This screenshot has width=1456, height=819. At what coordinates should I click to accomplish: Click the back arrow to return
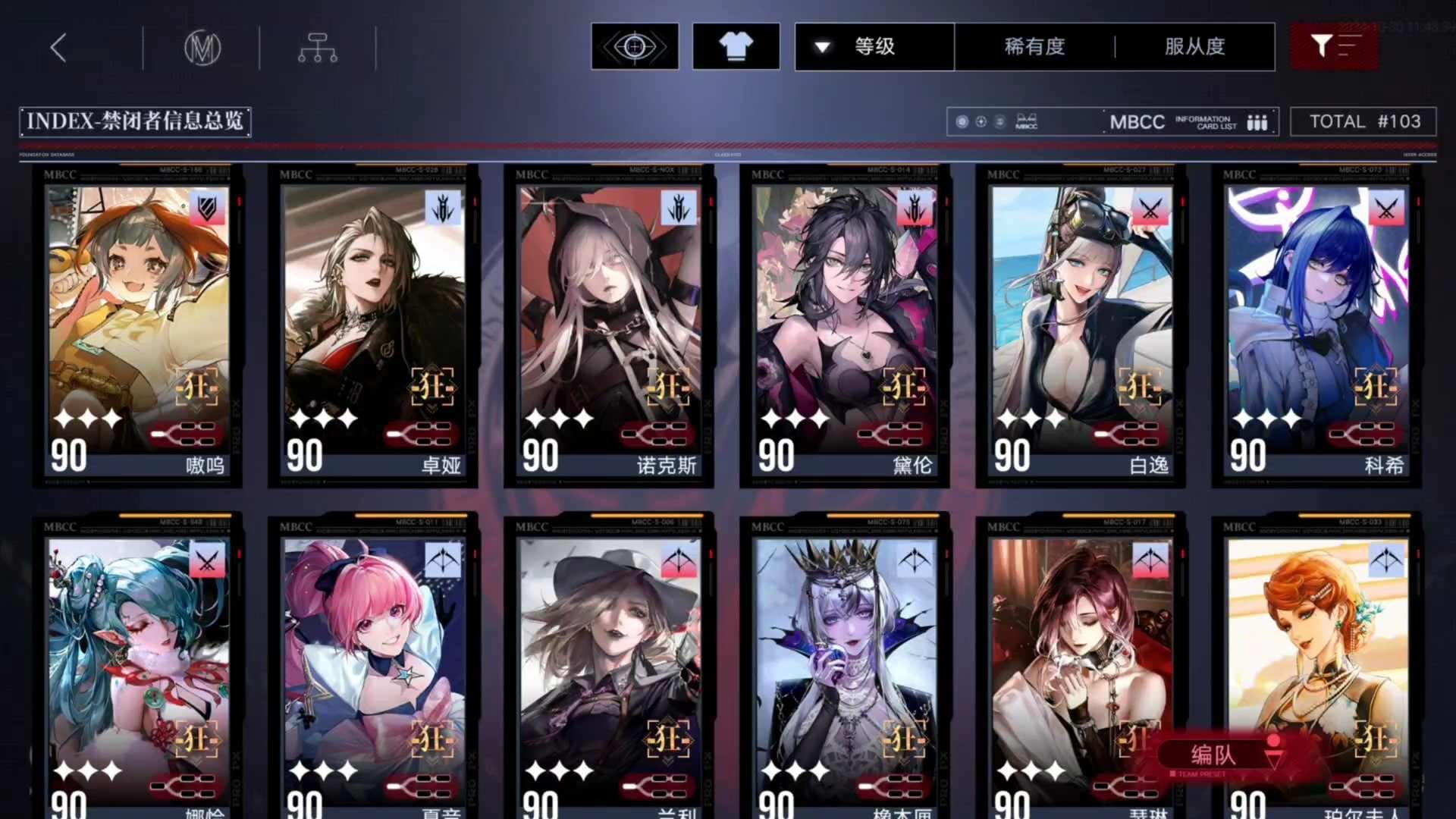(x=59, y=47)
